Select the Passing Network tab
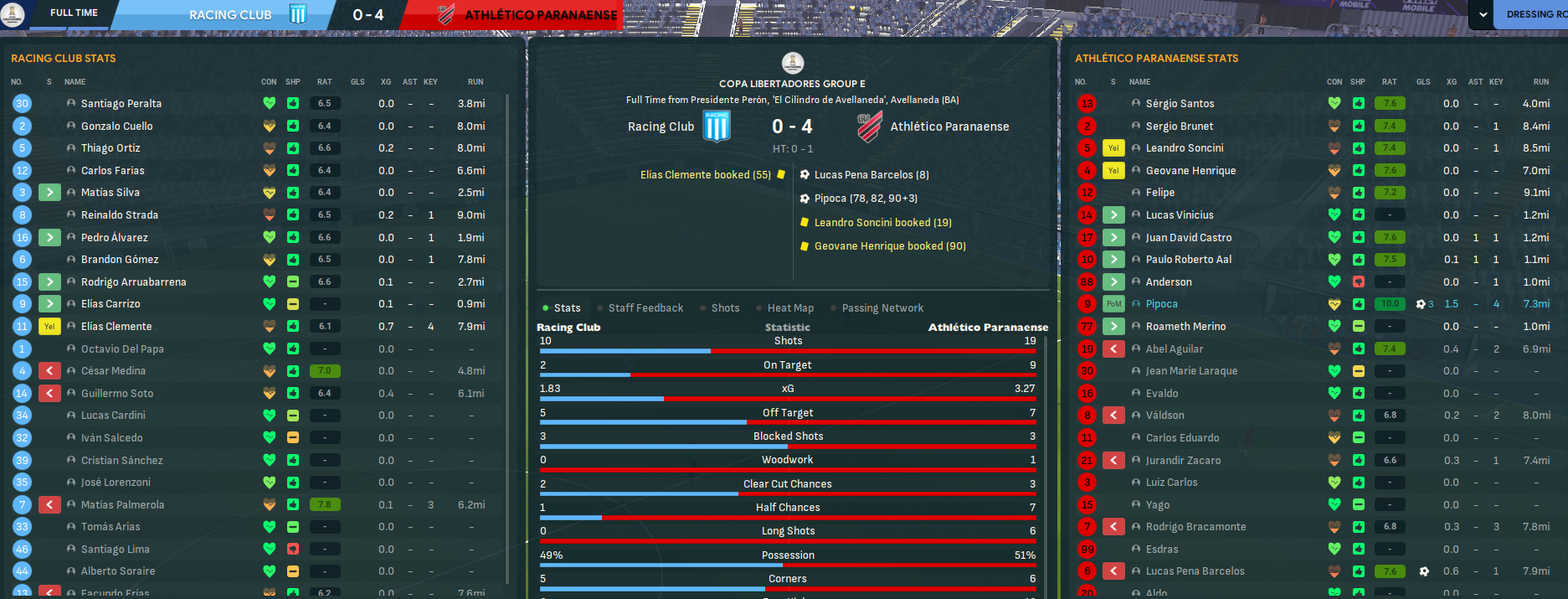The height and width of the screenshot is (599, 1568). [x=882, y=308]
